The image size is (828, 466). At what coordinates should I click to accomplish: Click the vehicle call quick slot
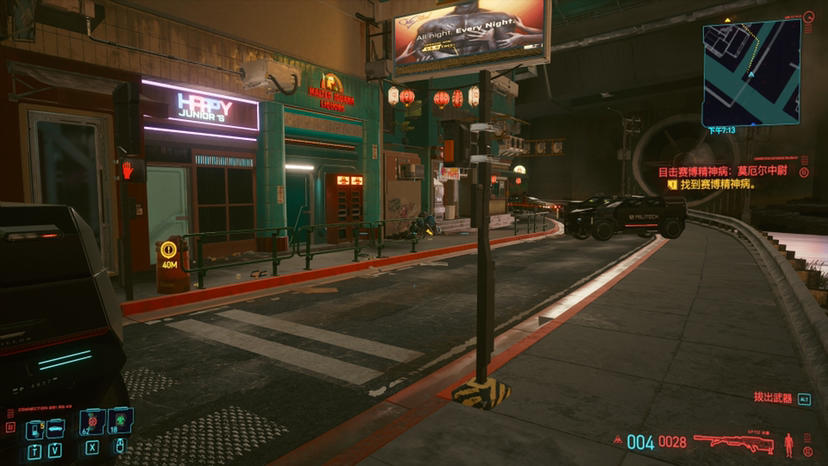point(56,429)
